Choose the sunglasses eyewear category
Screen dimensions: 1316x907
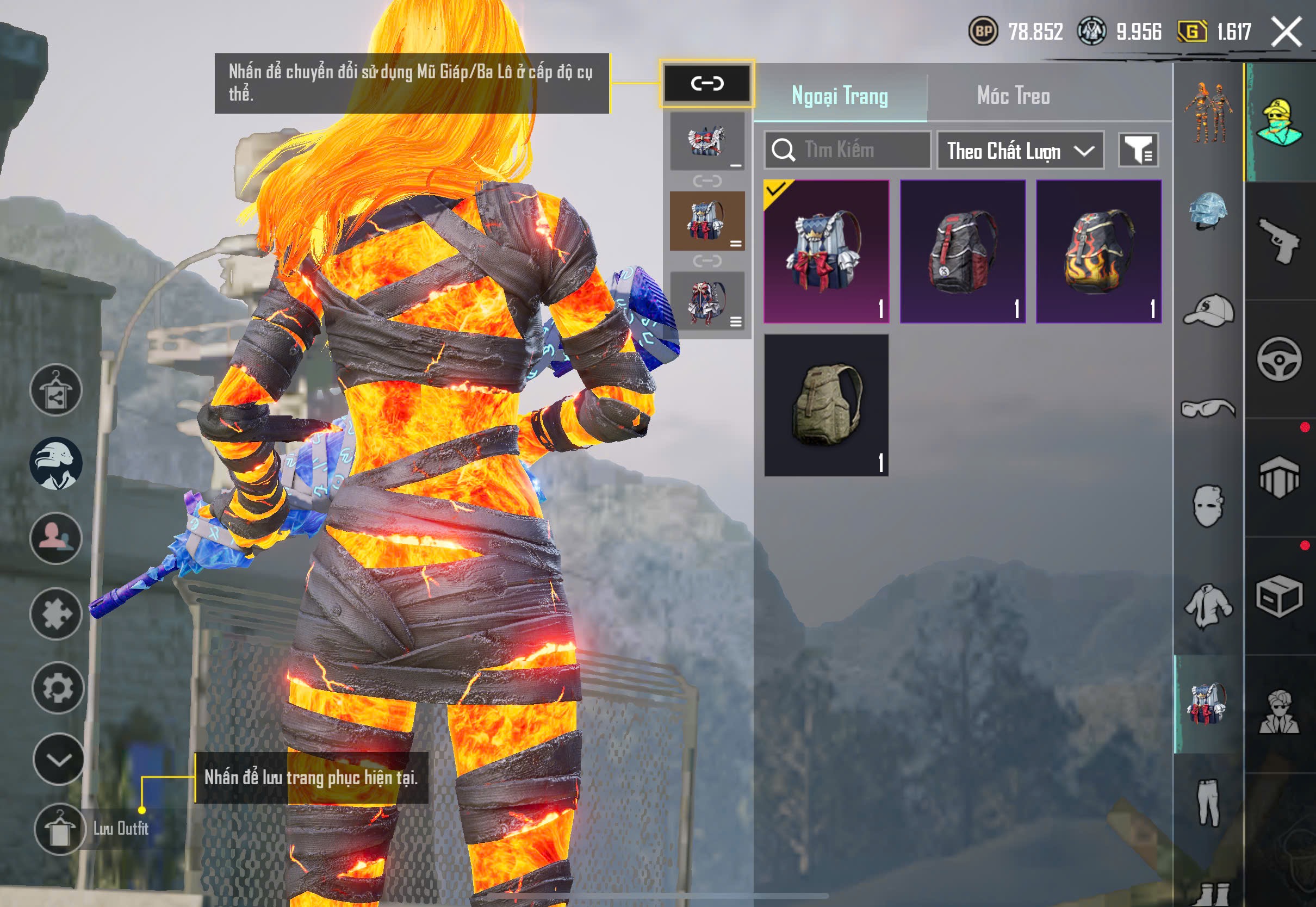coord(1208,408)
